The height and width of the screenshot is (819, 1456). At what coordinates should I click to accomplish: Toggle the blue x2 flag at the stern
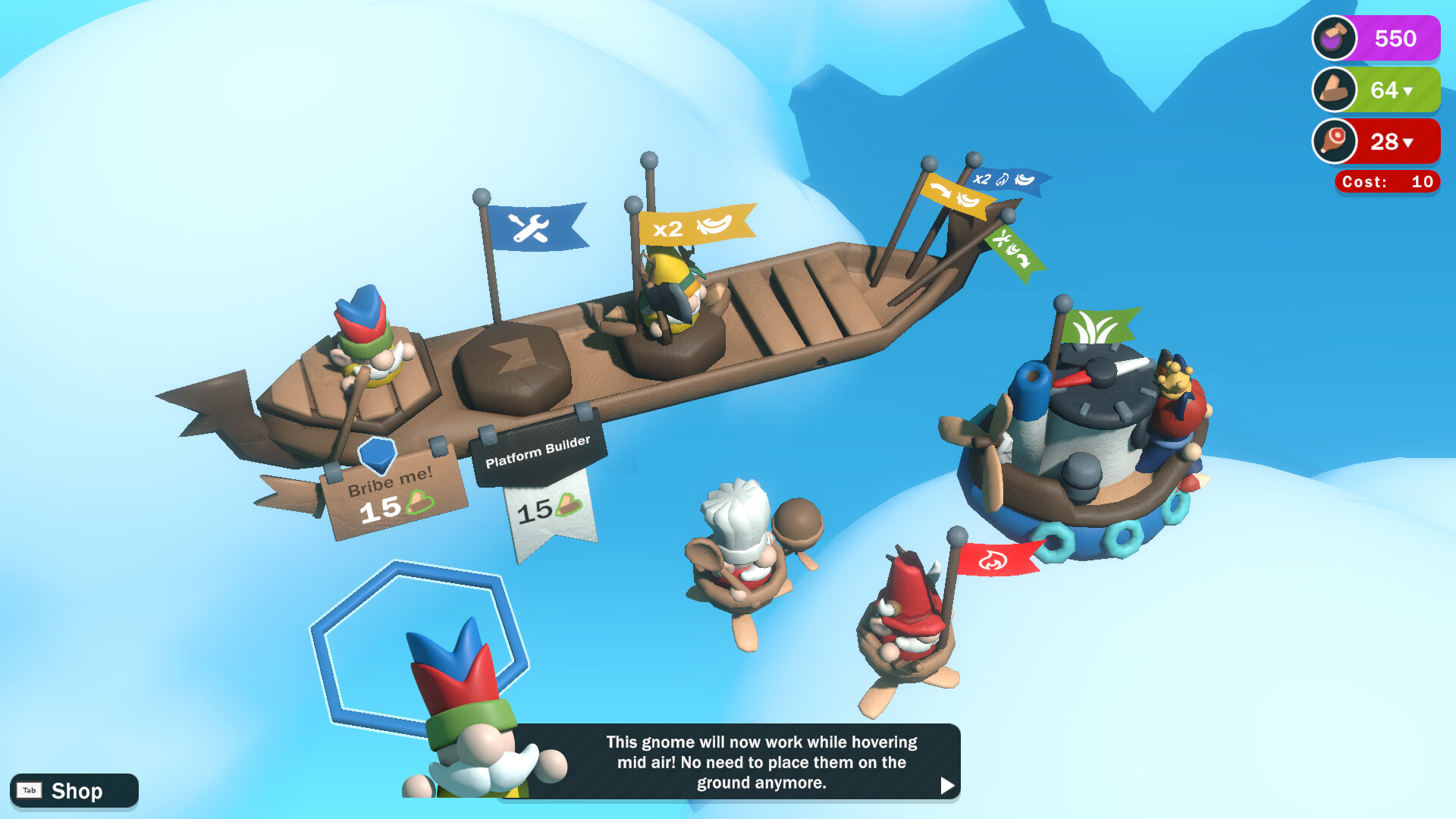(1007, 180)
